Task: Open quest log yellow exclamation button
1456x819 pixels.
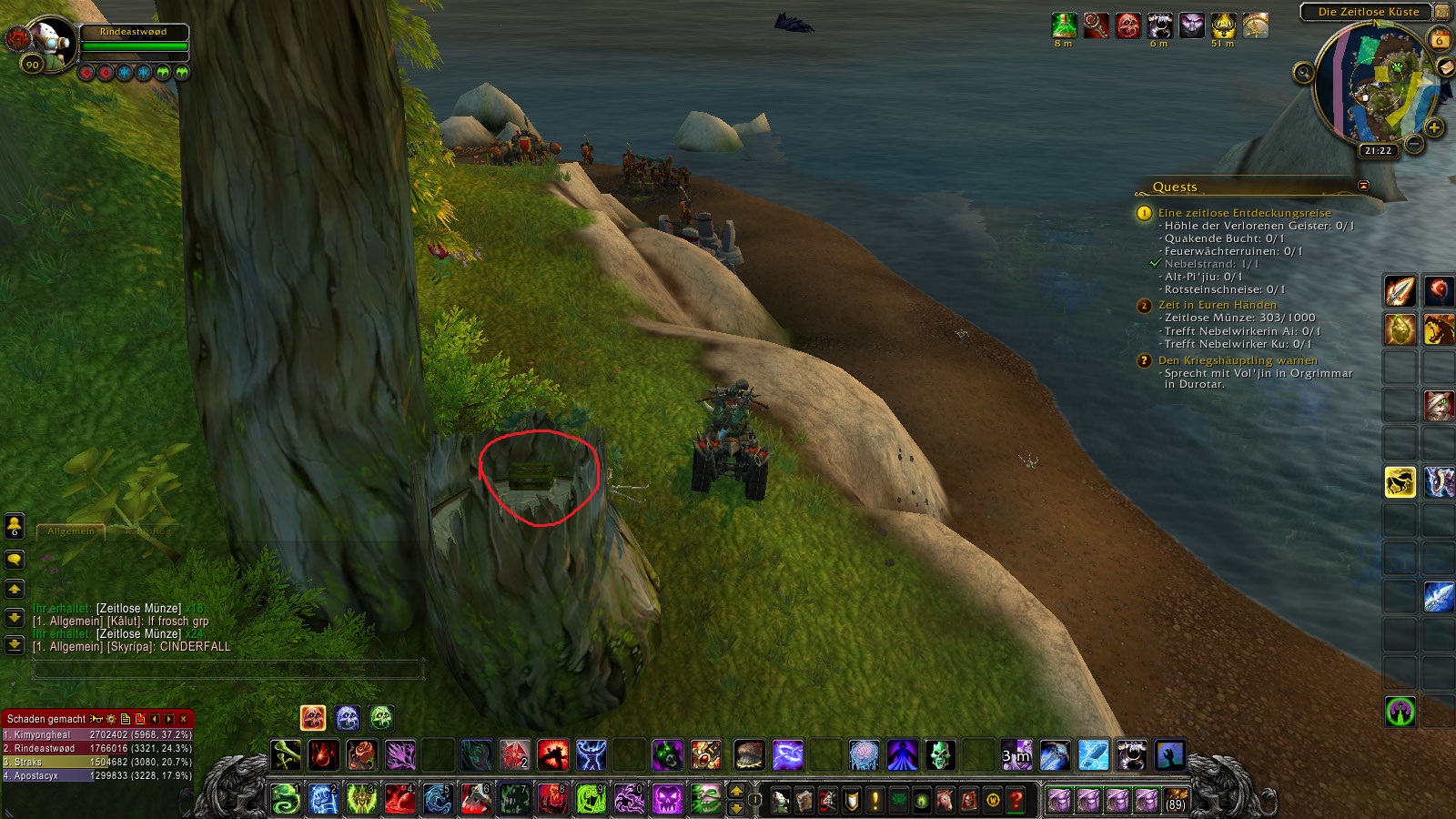Action: [x=875, y=801]
